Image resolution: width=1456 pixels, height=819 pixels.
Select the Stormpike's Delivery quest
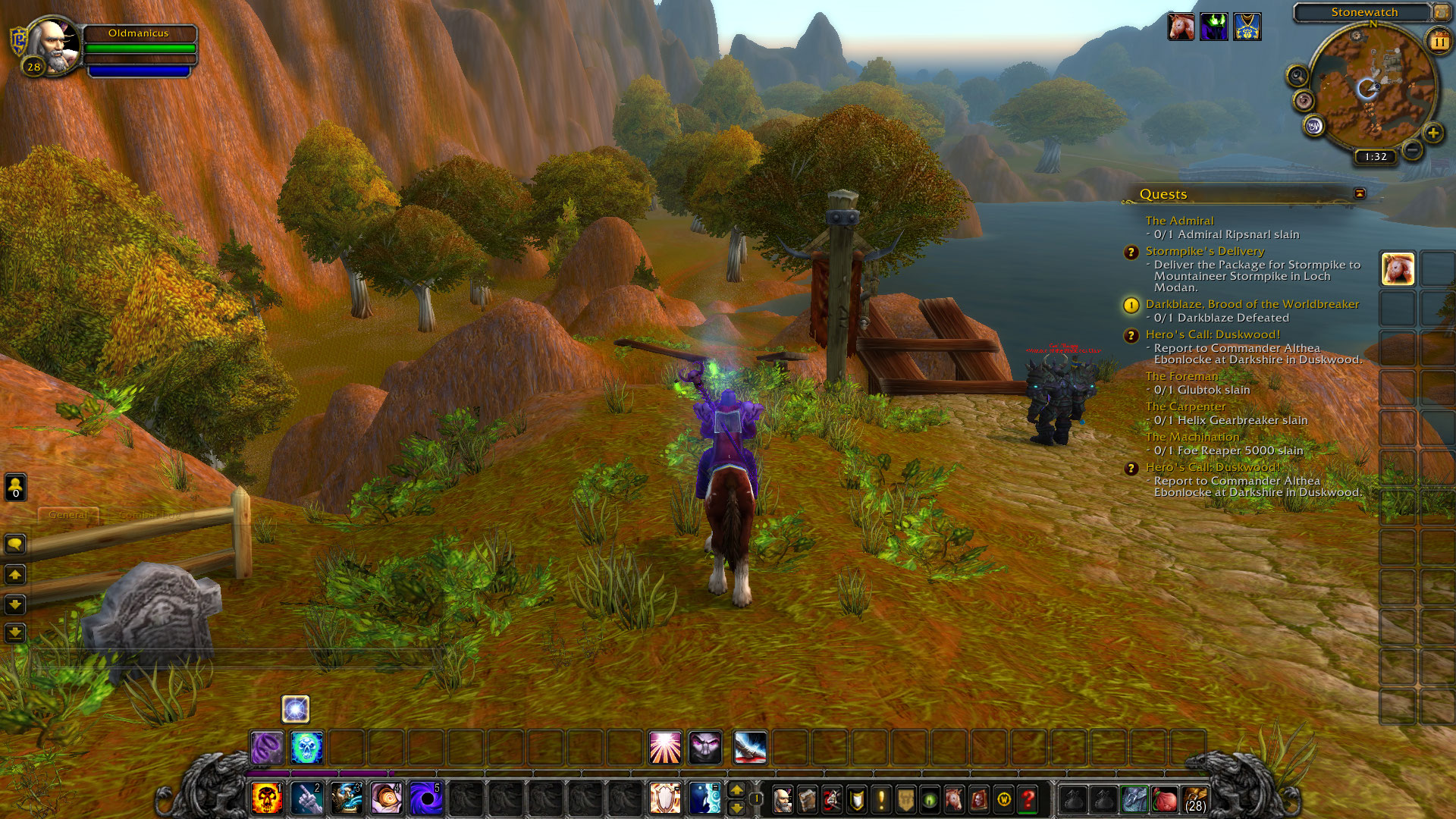coord(1204,251)
